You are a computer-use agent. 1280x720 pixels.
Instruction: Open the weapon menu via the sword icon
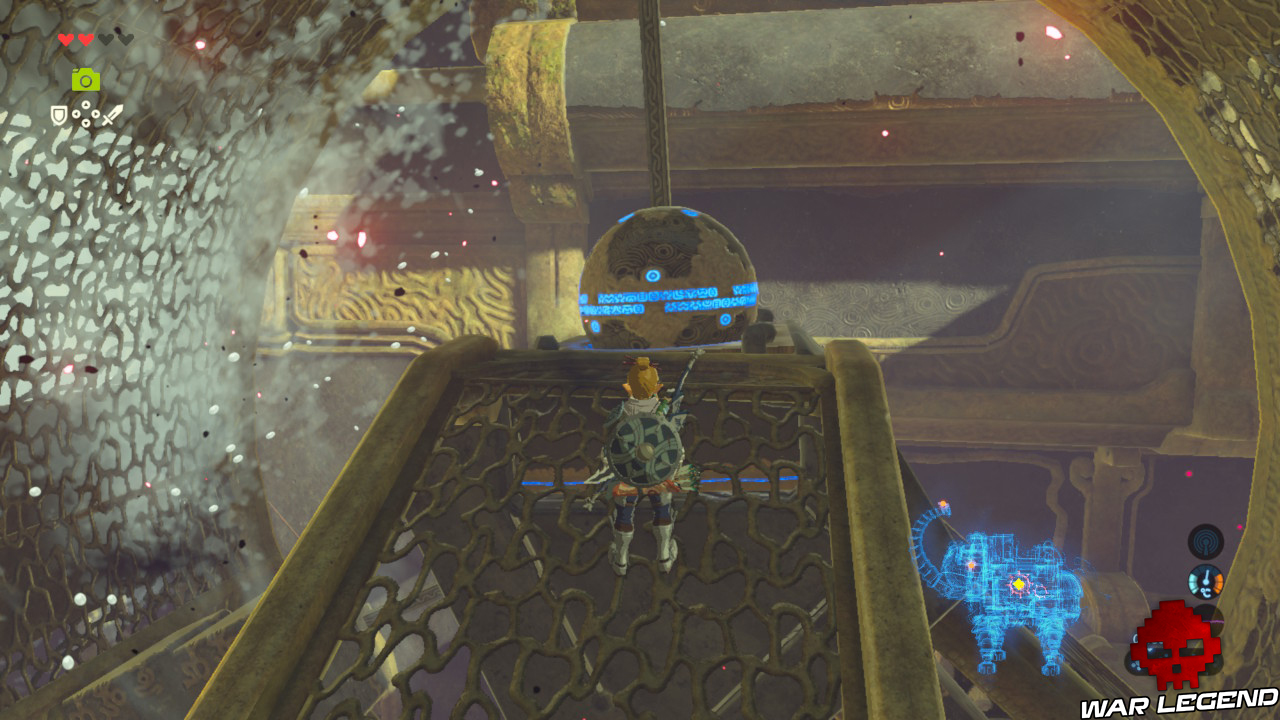point(112,114)
